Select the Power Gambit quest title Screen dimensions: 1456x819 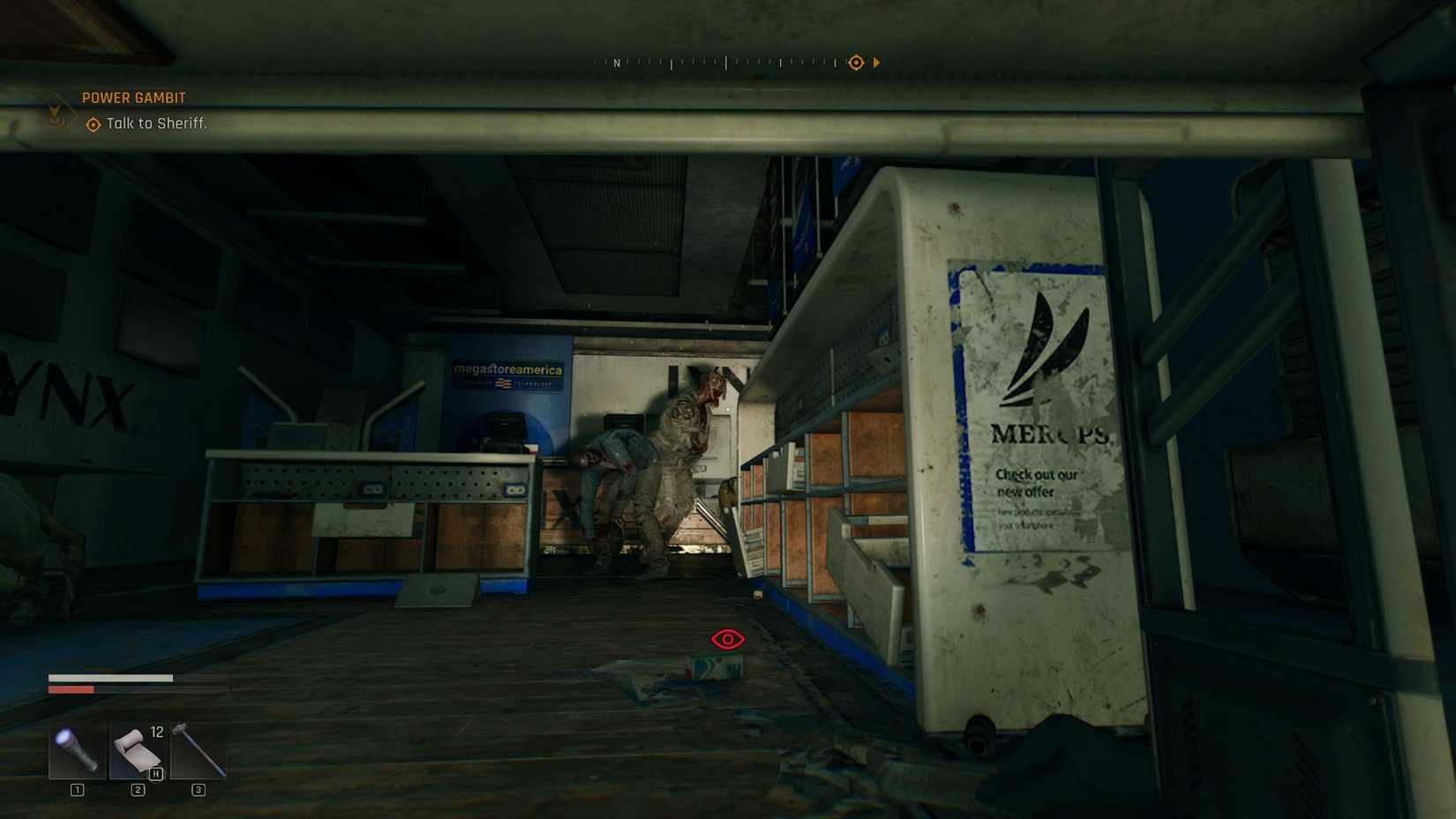coord(133,97)
